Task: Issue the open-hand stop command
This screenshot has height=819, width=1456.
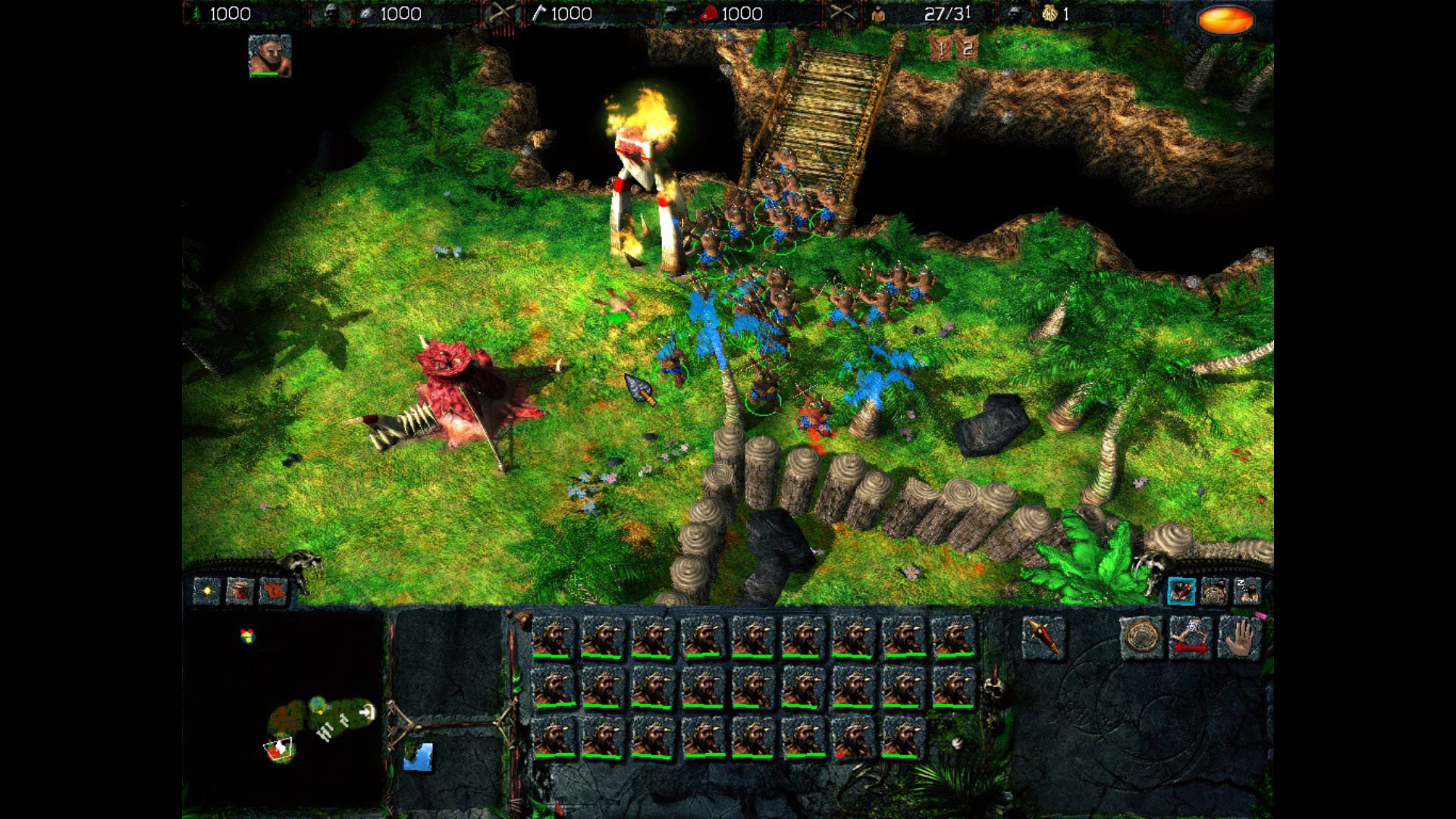Action: point(1239,637)
